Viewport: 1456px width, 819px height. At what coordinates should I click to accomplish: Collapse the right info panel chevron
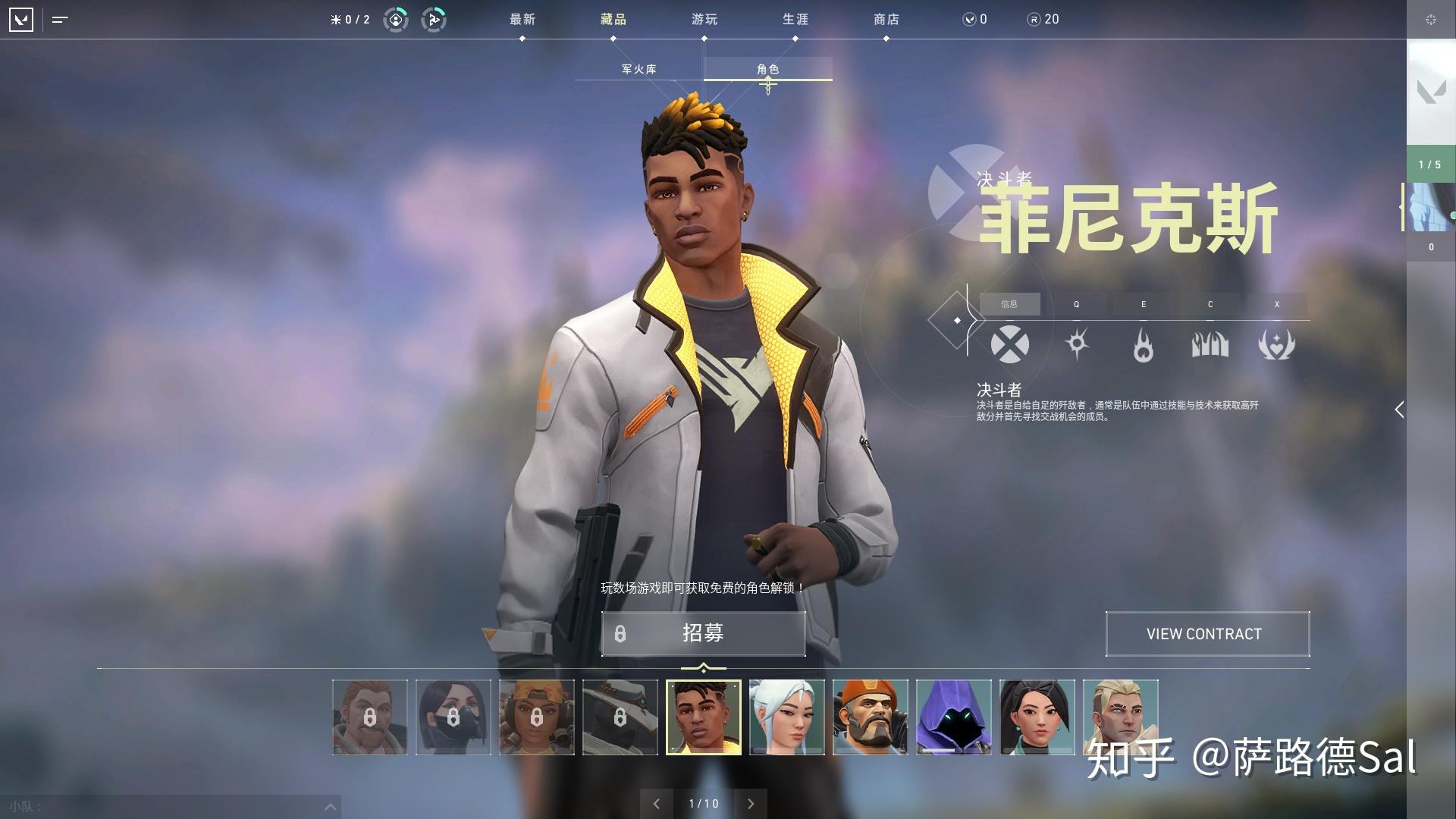coord(1399,409)
